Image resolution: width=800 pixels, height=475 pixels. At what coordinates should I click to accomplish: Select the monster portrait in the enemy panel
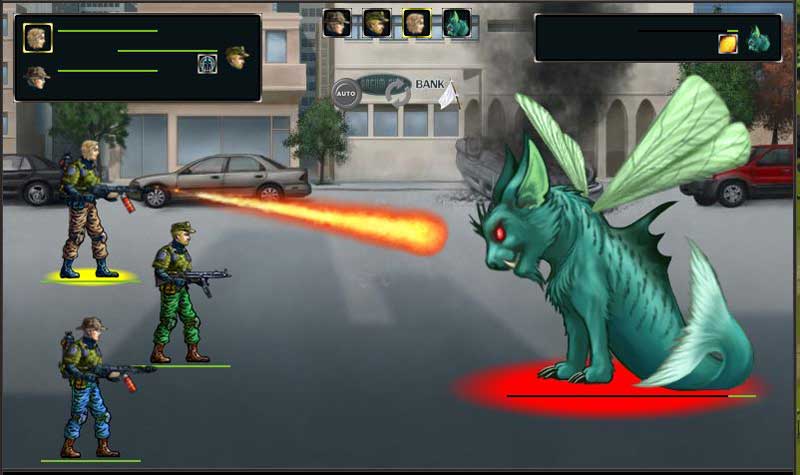[x=757, y=39]
